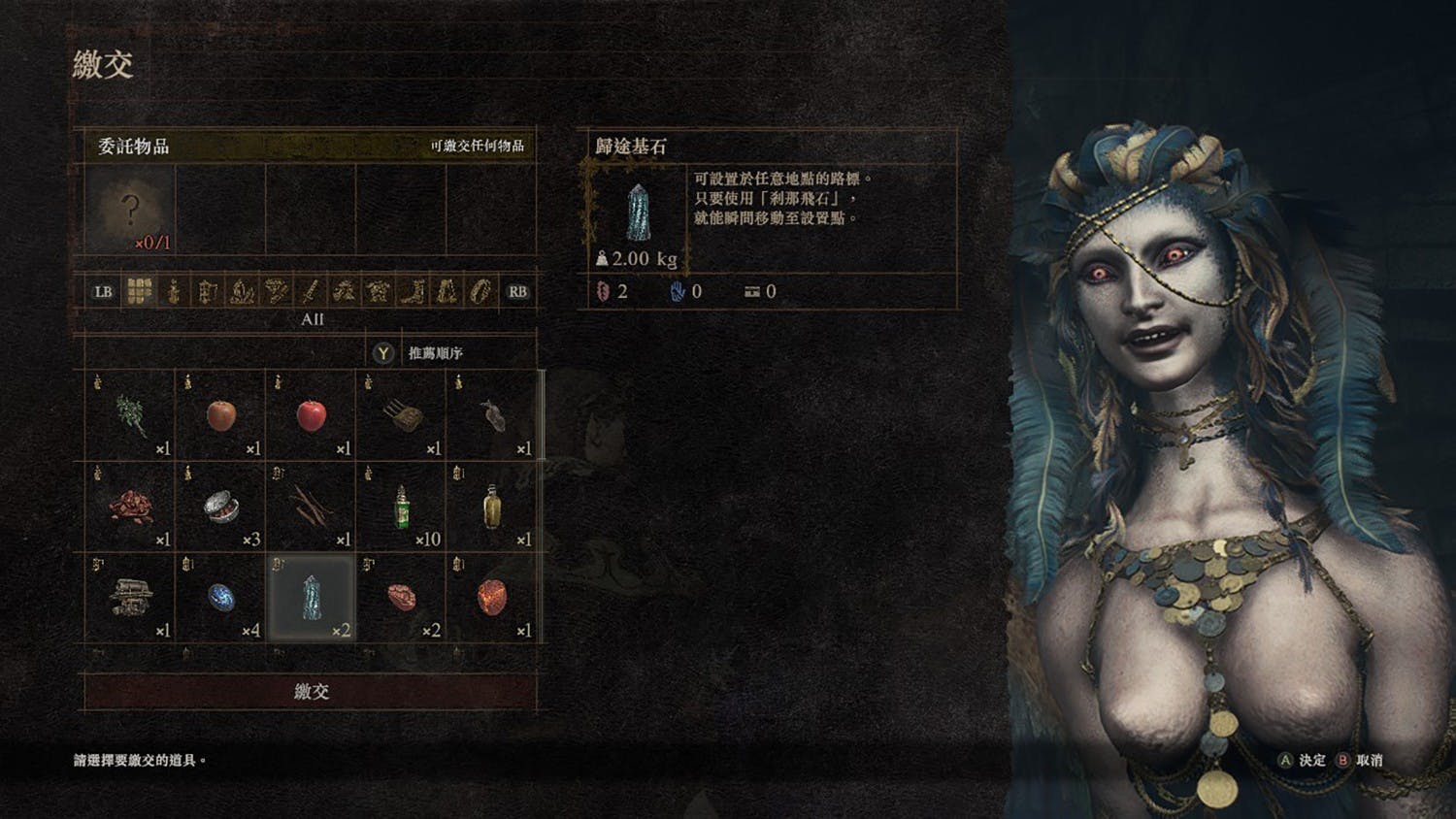The image size is (1456, 819).
Task: Pick the blue swirled gemstone slot
Action: coord(220,596)
